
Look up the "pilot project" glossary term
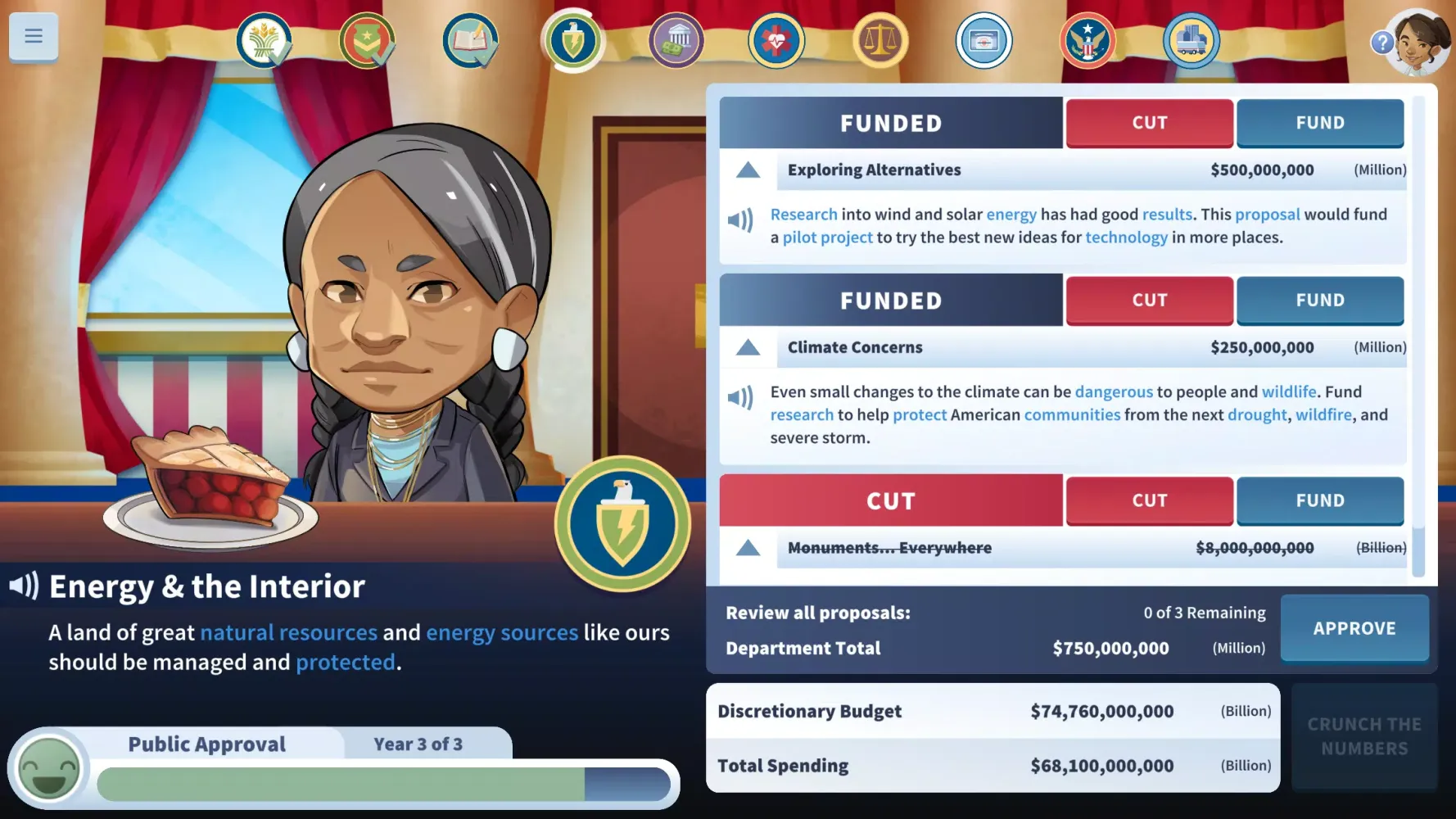pos(827,238)
